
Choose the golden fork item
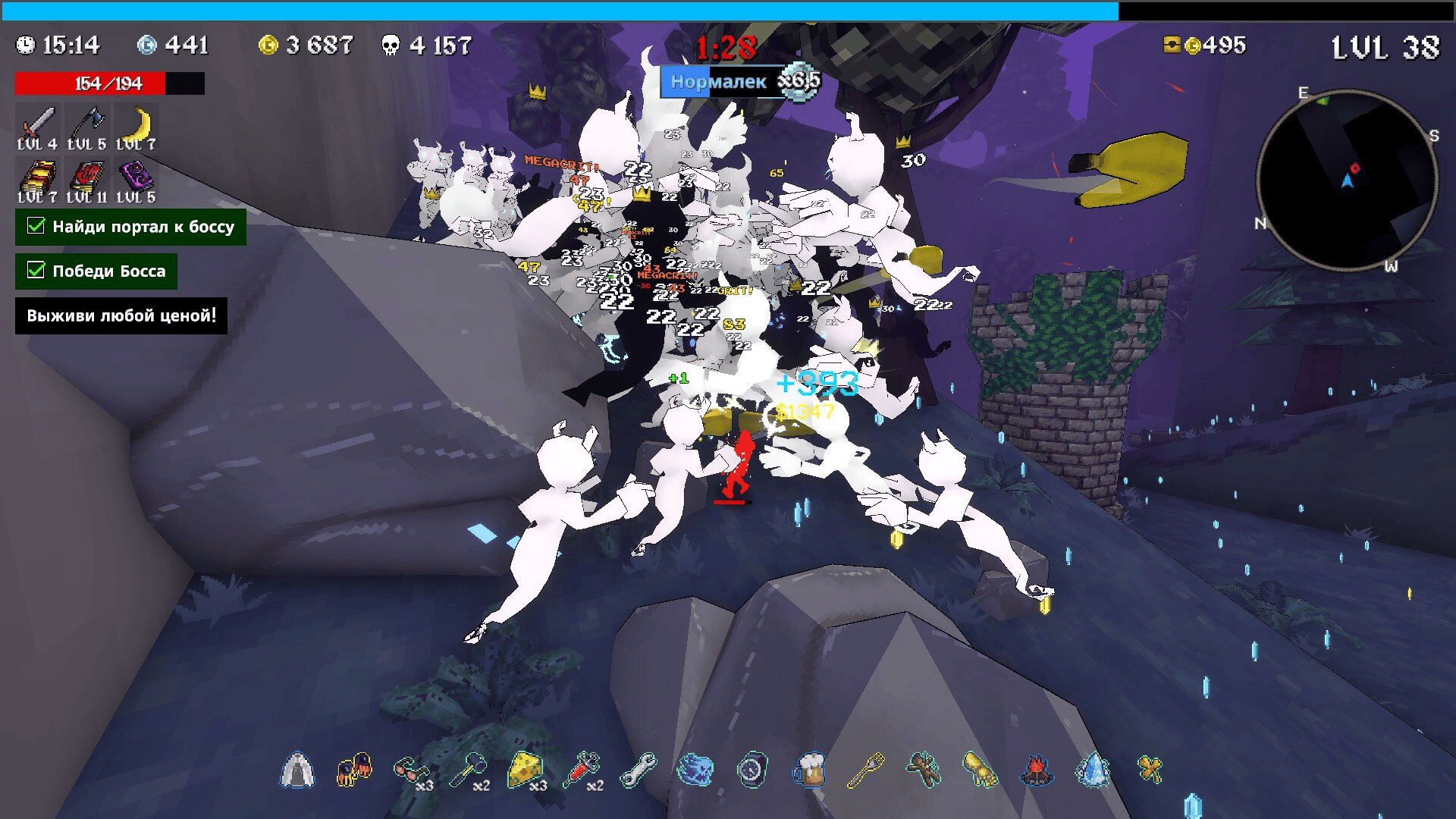point(866,770)
